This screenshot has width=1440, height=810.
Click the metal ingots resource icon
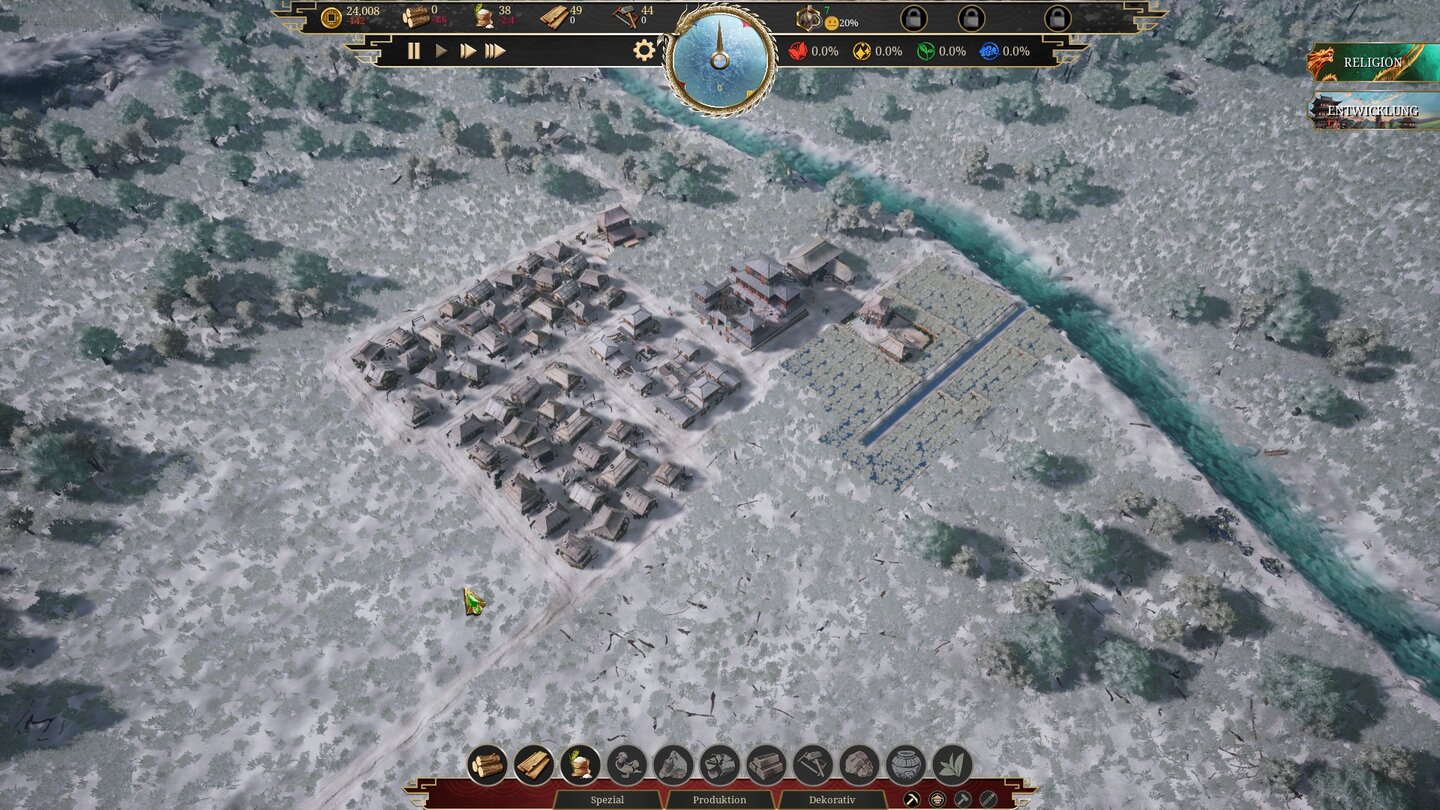tap(763, 765)
